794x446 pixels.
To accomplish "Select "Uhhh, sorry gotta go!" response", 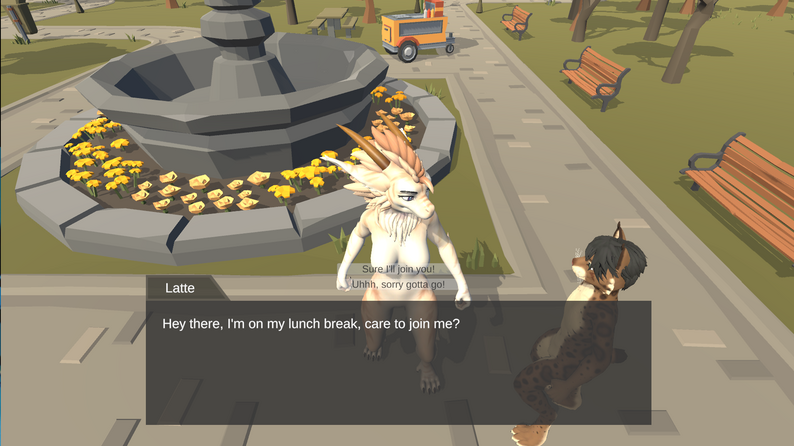I will (397, 285).
